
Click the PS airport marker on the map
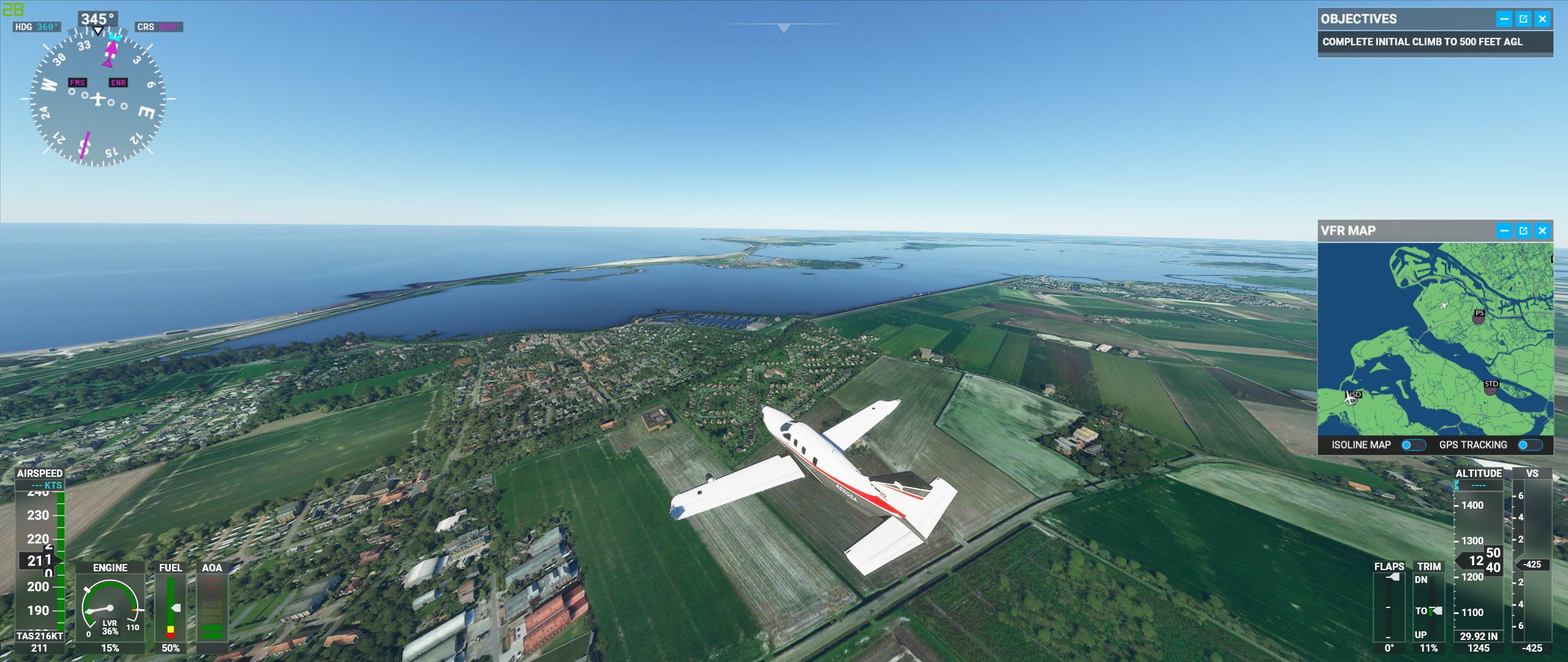(1479, 316)
